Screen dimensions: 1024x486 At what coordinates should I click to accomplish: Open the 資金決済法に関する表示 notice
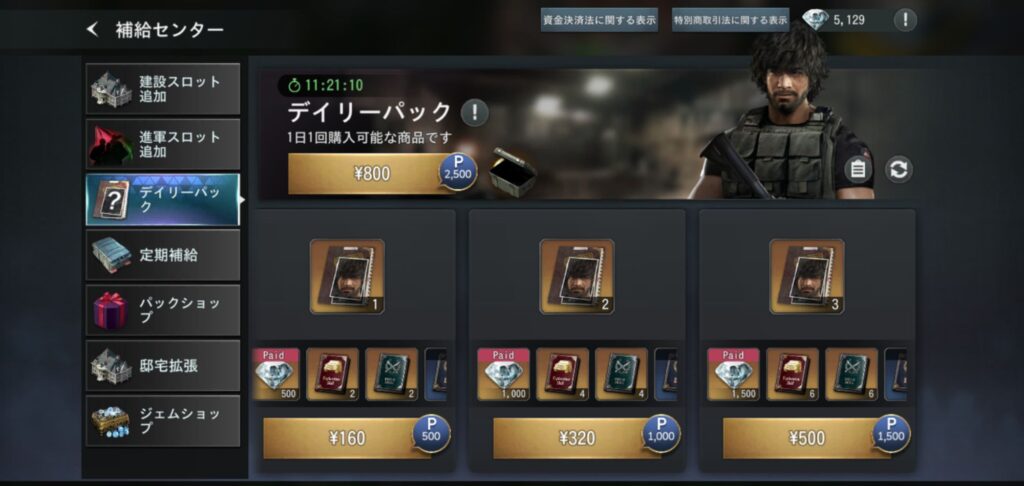[x=599, y=19]
